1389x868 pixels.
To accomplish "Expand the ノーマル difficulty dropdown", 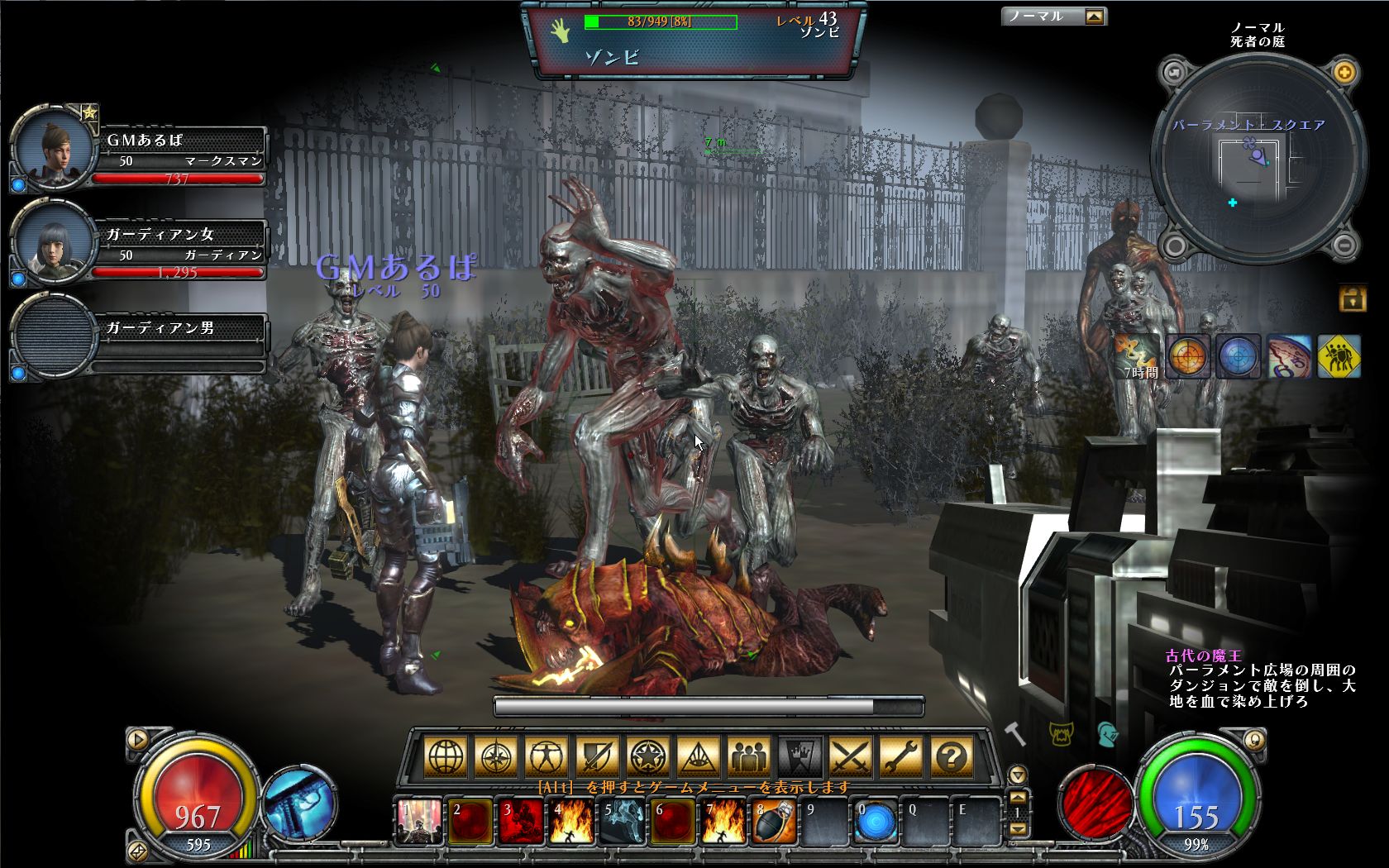I will (x=1094, y=17).
